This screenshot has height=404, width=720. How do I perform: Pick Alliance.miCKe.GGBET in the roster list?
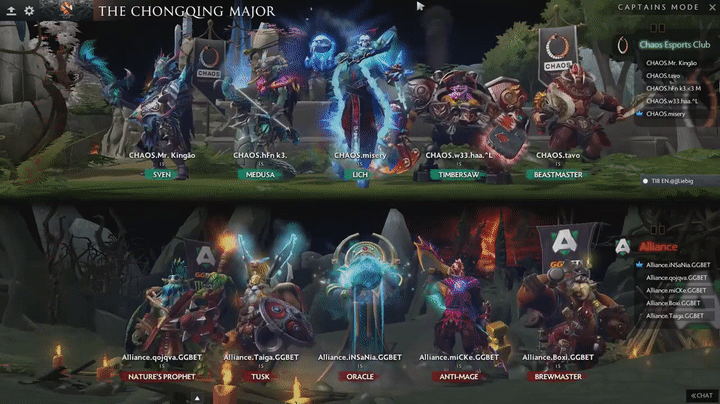[677, 290]
